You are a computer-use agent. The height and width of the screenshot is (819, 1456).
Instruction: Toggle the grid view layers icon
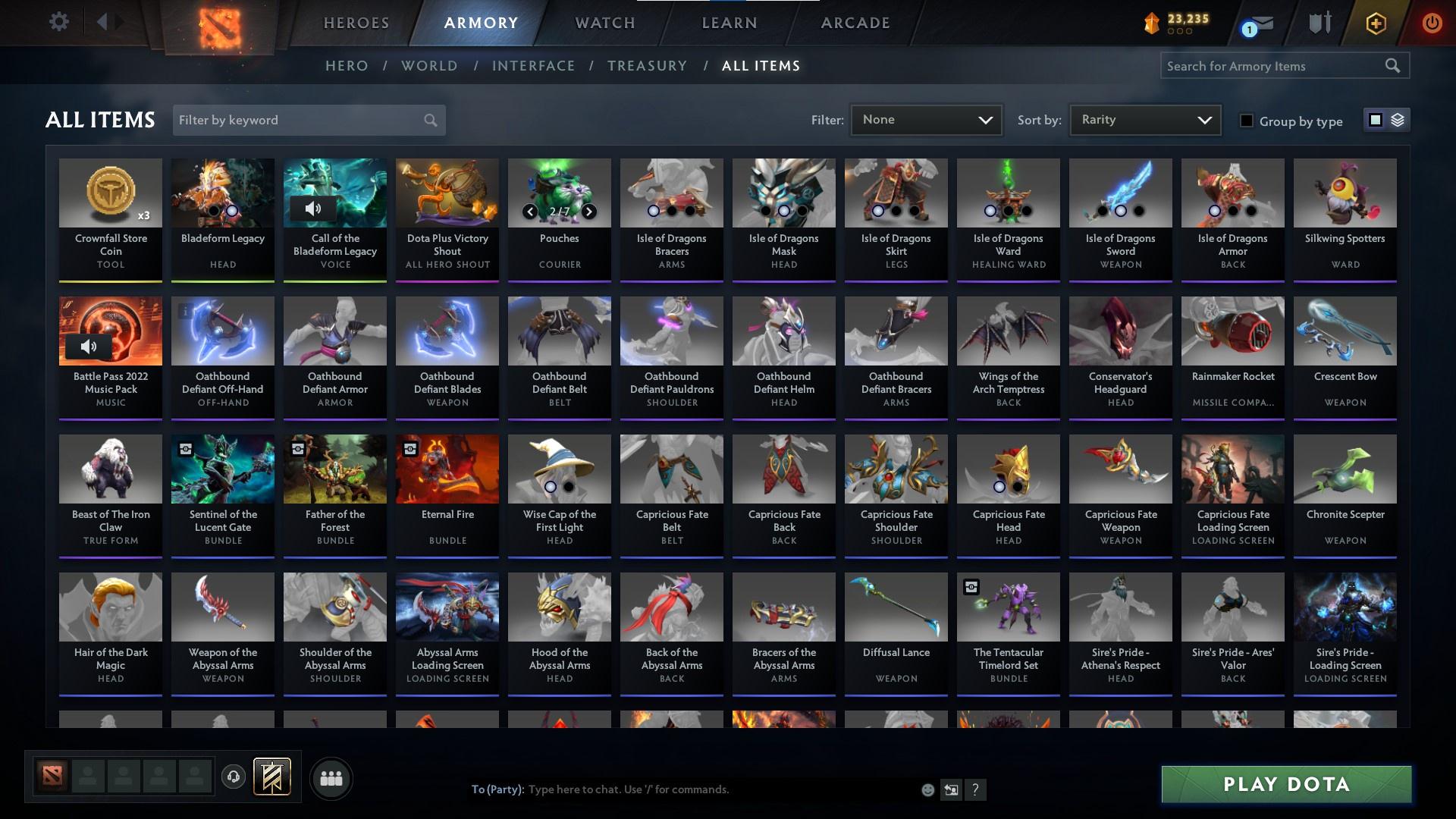(x=1396, y=120)
